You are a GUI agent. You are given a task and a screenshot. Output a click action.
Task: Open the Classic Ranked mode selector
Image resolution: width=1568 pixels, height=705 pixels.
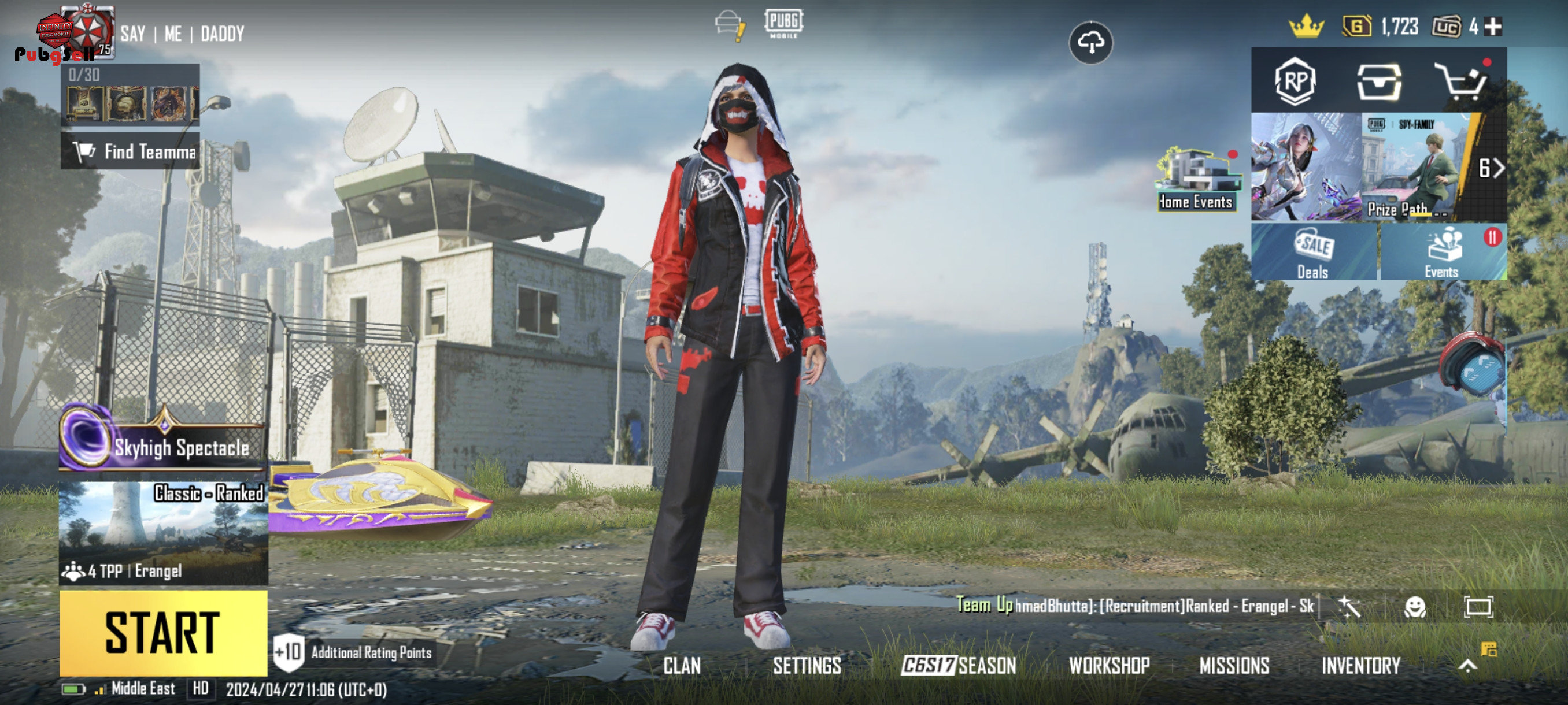point(163,533)
